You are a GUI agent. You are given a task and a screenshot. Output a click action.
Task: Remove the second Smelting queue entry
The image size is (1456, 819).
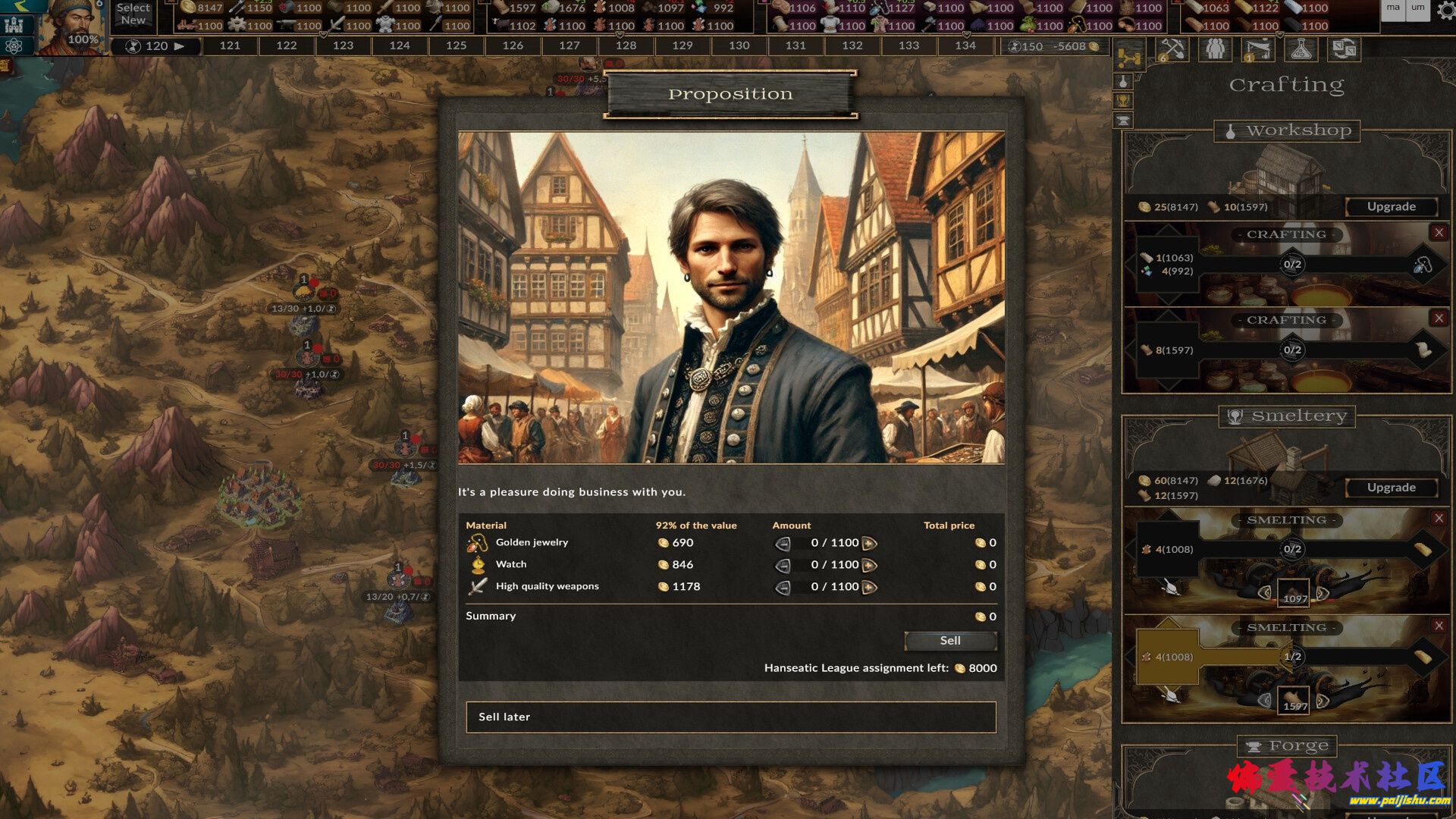1439,626
